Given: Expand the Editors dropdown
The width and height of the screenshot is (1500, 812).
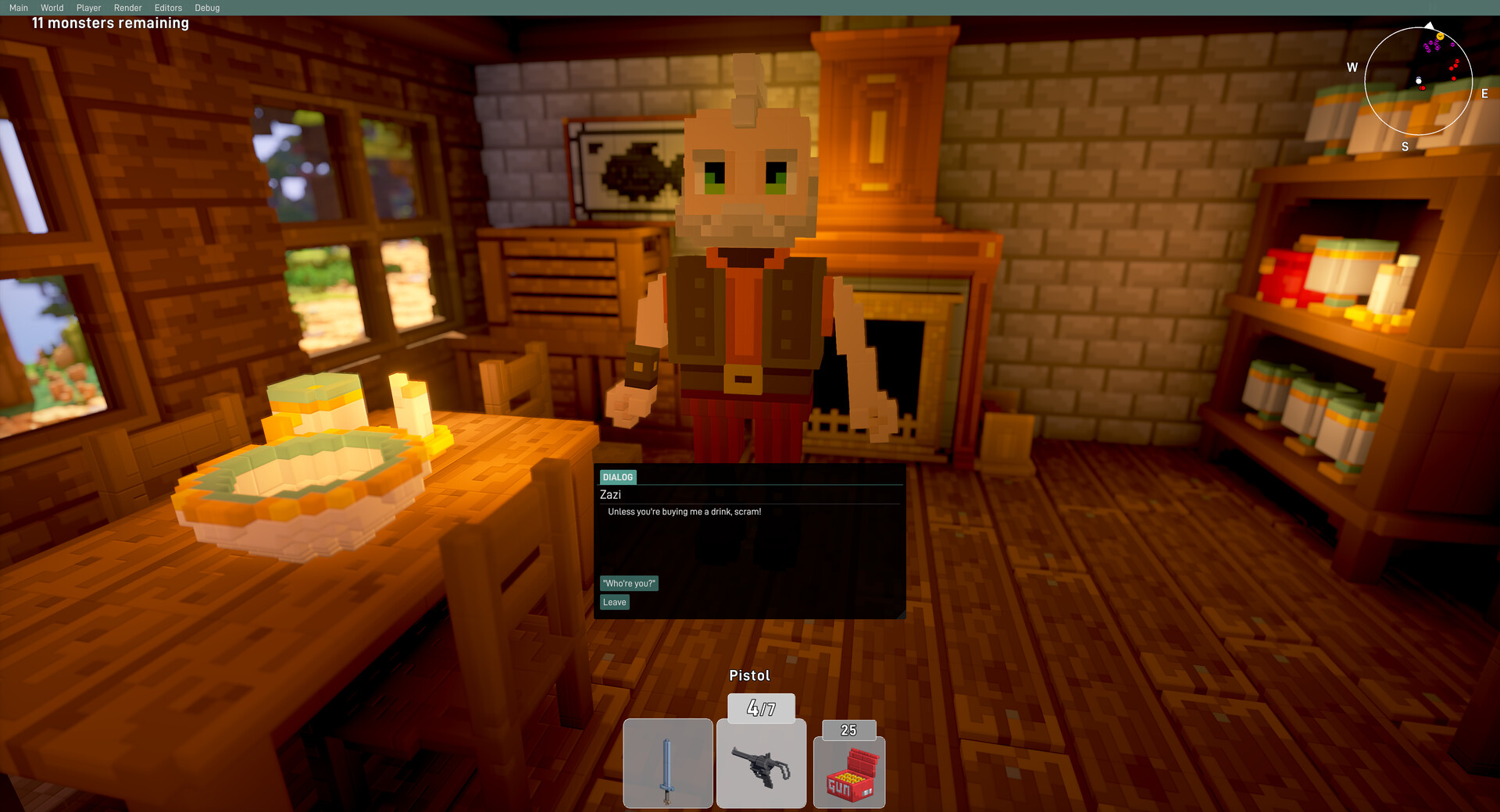Looking at the screenshot, I should [x=168, y=7].
